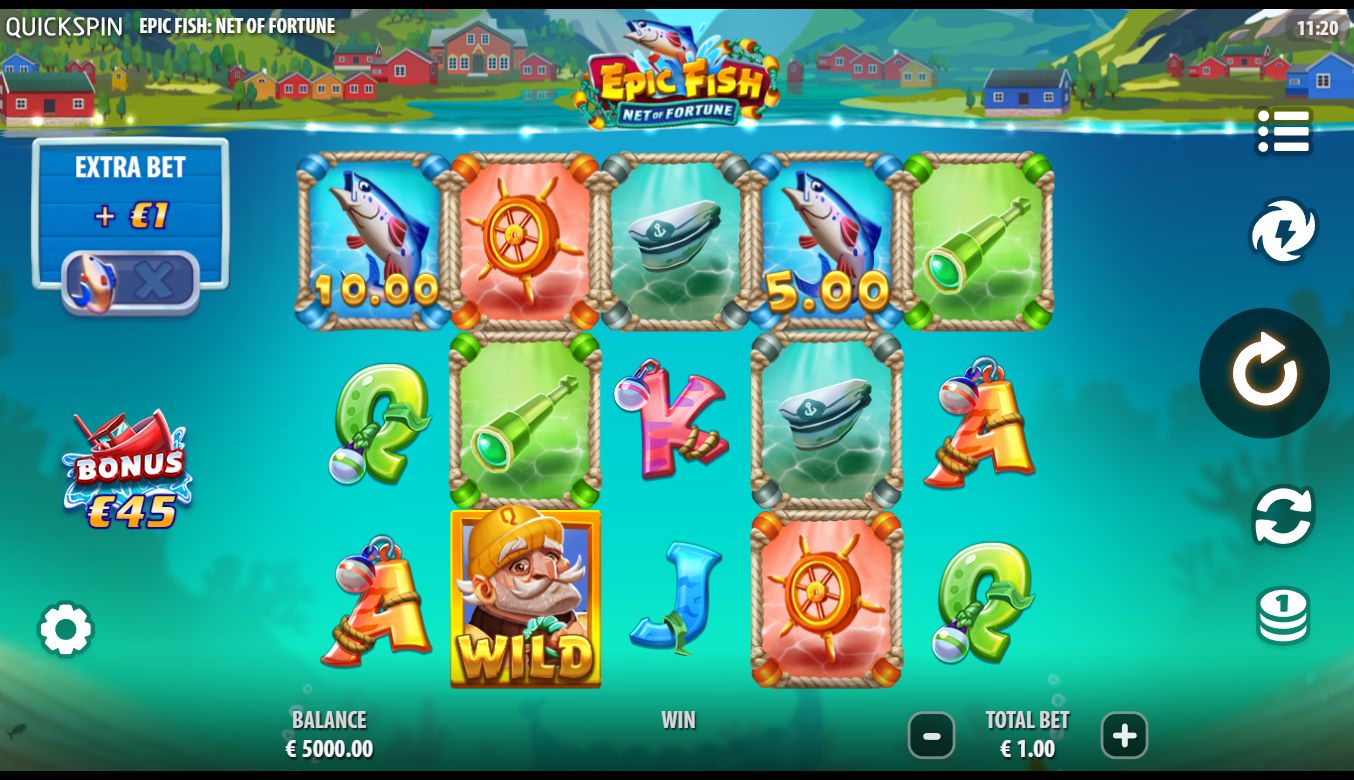Activate the lightning turbo spin mode
This screenshot has width=1354, height=780.
click(x=1283, y=231)
